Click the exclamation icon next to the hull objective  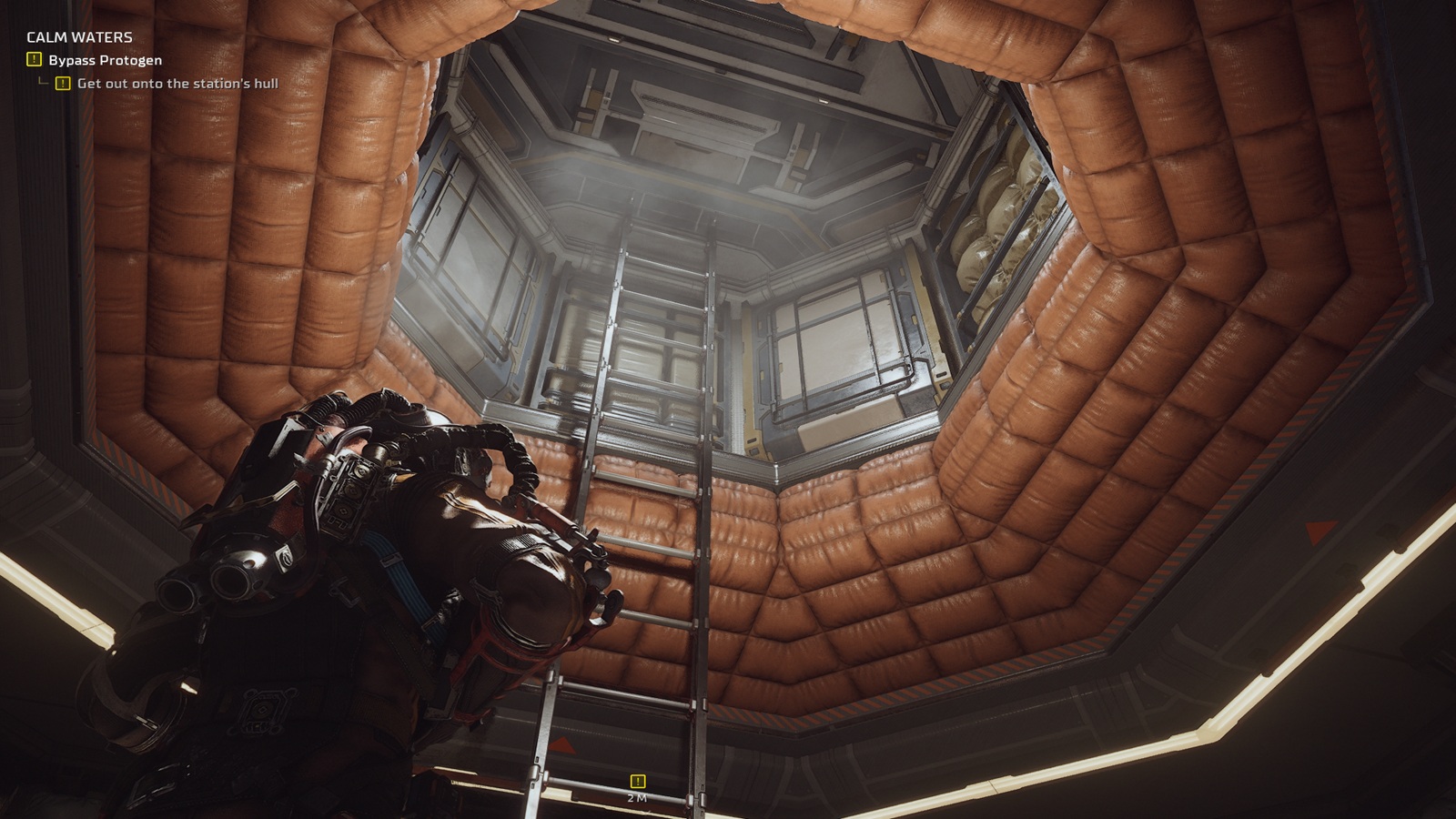point(61,84)
